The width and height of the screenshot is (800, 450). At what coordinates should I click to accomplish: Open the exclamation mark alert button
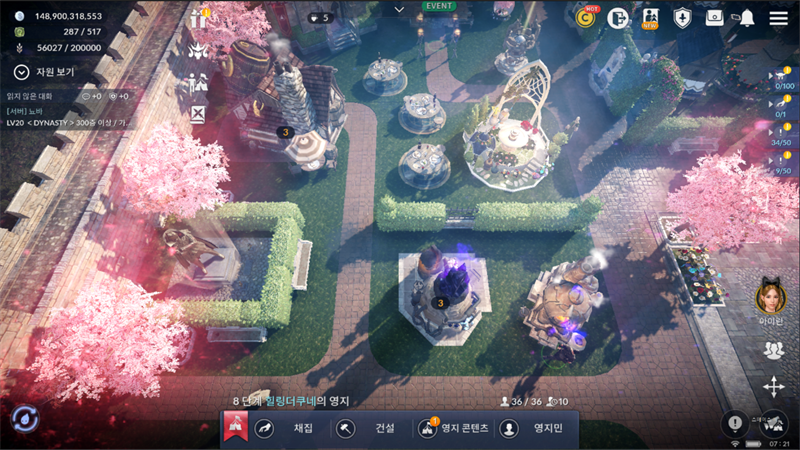[736, 422]
